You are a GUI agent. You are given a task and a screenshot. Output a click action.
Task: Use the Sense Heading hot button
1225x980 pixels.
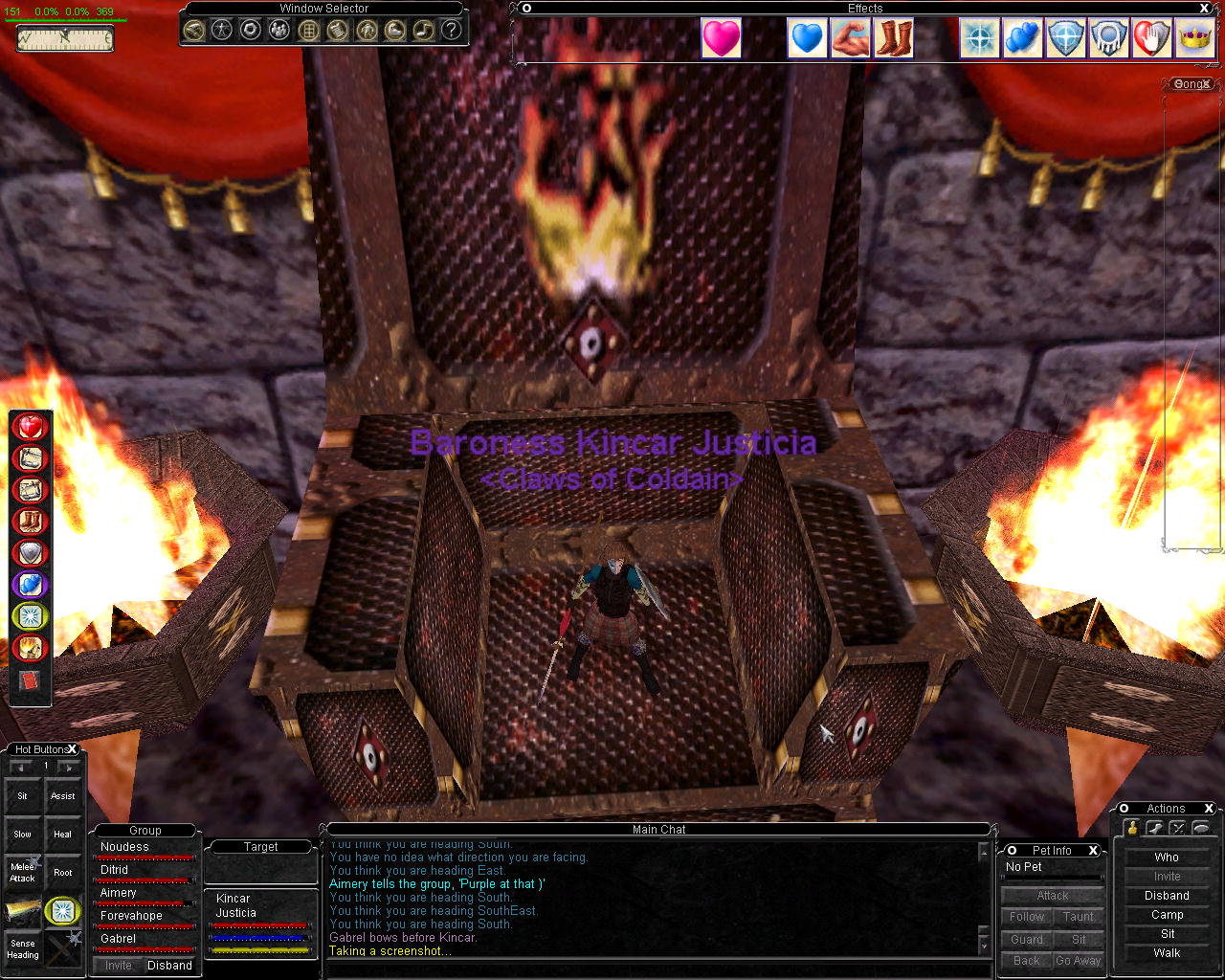(x=23, y=948)
